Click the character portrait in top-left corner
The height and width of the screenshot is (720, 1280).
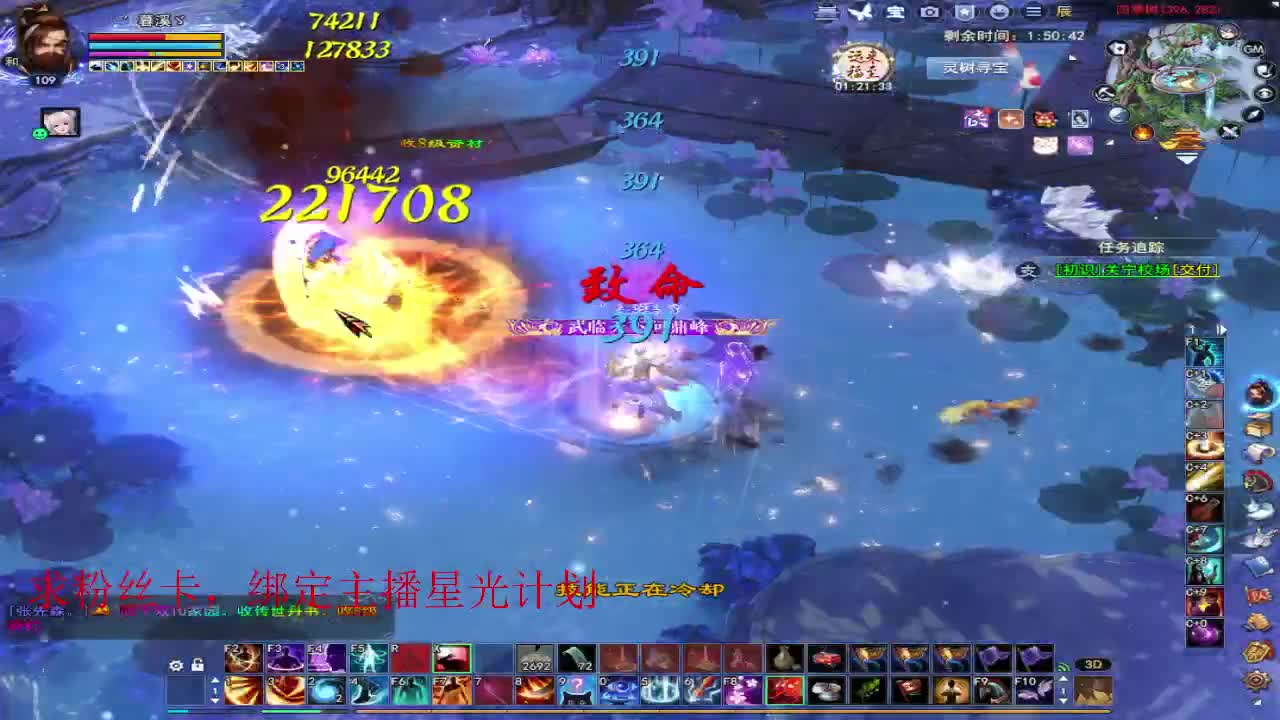(x=42, y=50)
